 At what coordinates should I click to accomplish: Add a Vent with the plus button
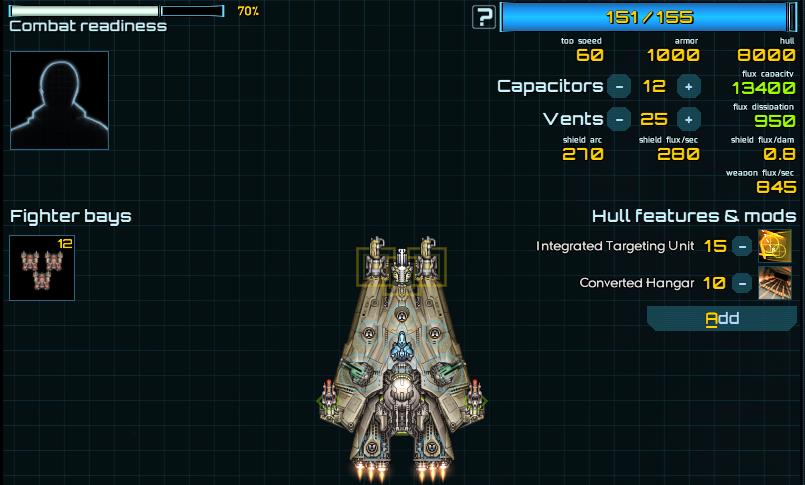point(688,119)
